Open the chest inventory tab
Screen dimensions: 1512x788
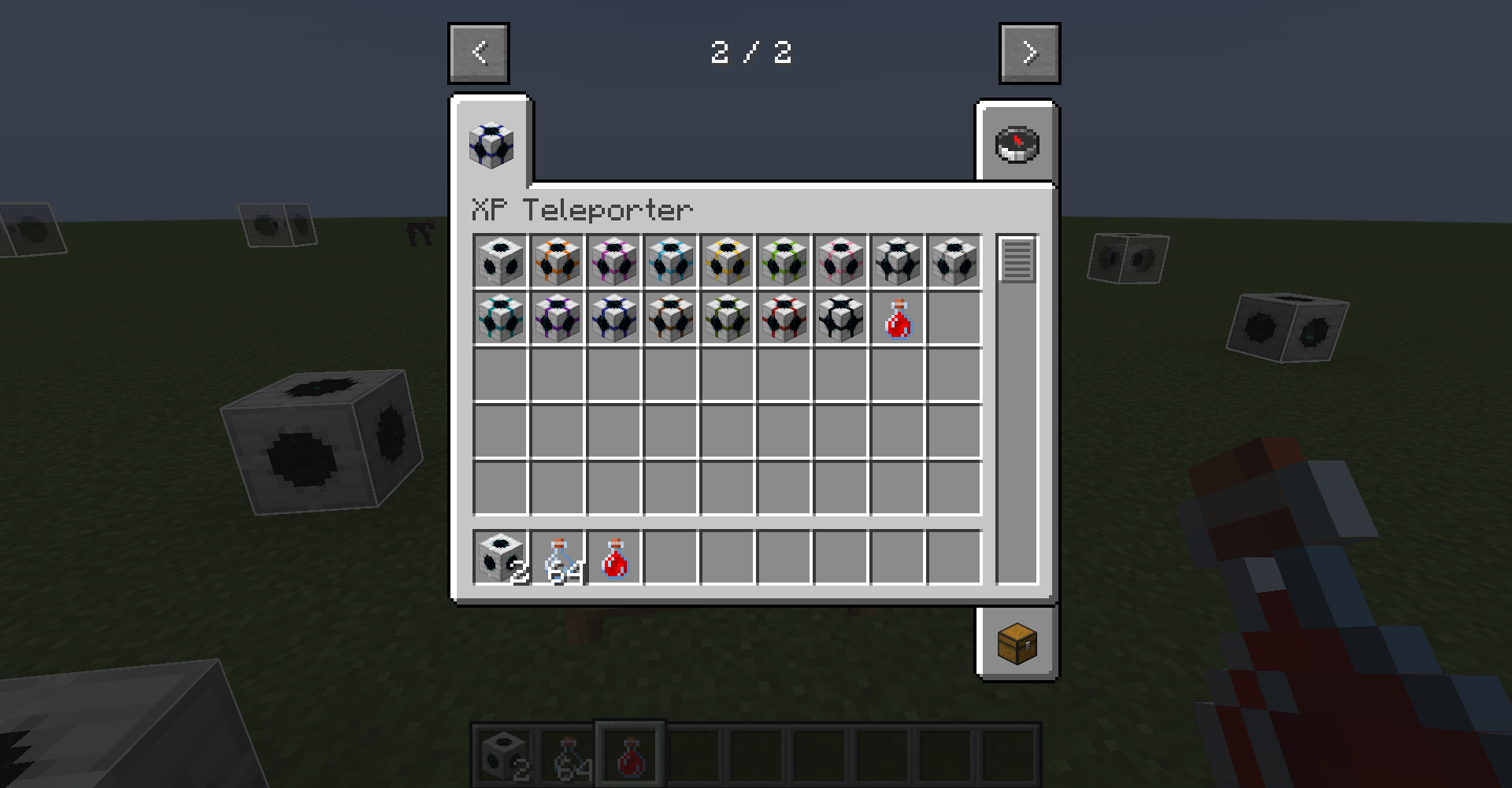point(1017,642)
